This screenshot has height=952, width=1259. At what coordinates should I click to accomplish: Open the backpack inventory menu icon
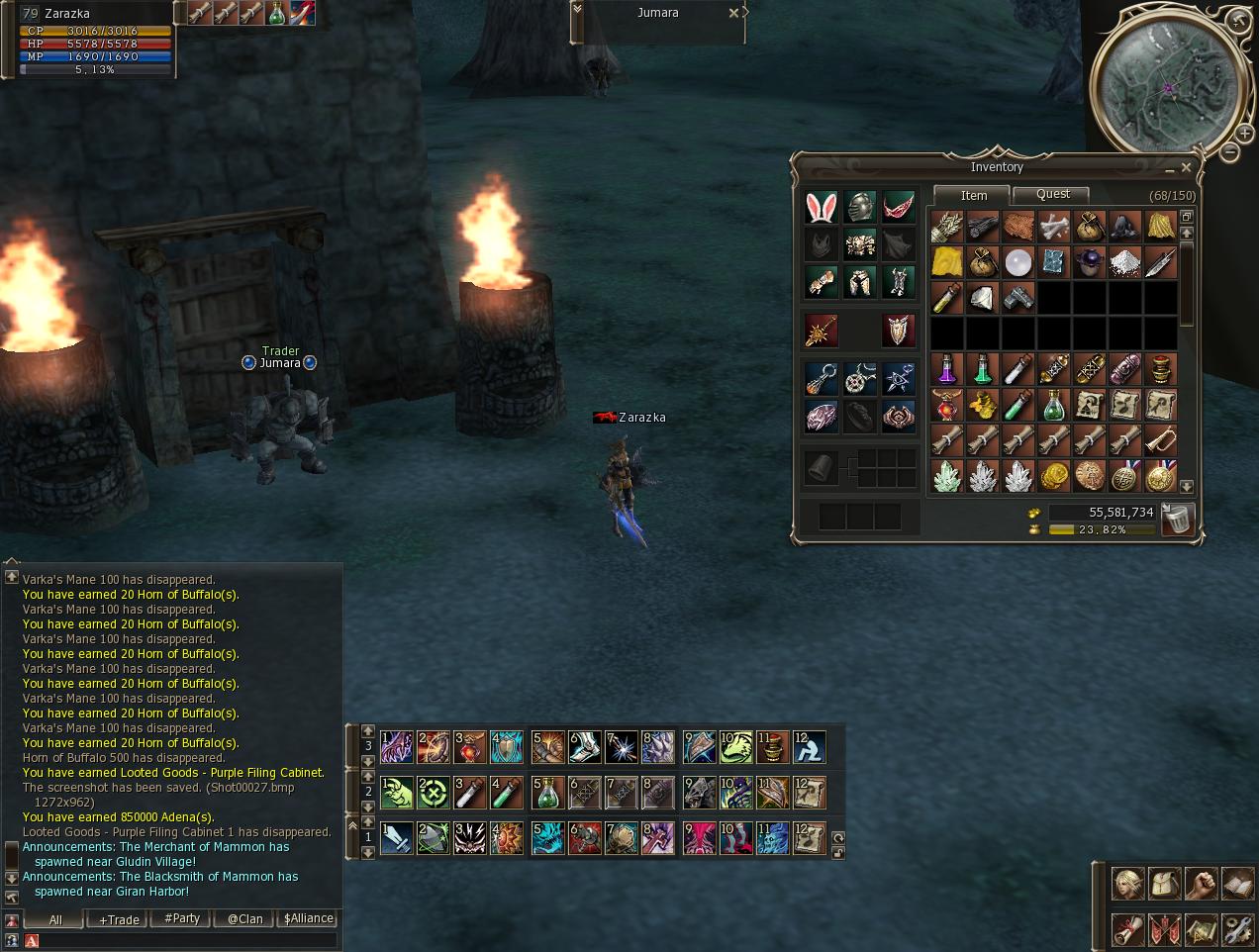point(1165,884)
